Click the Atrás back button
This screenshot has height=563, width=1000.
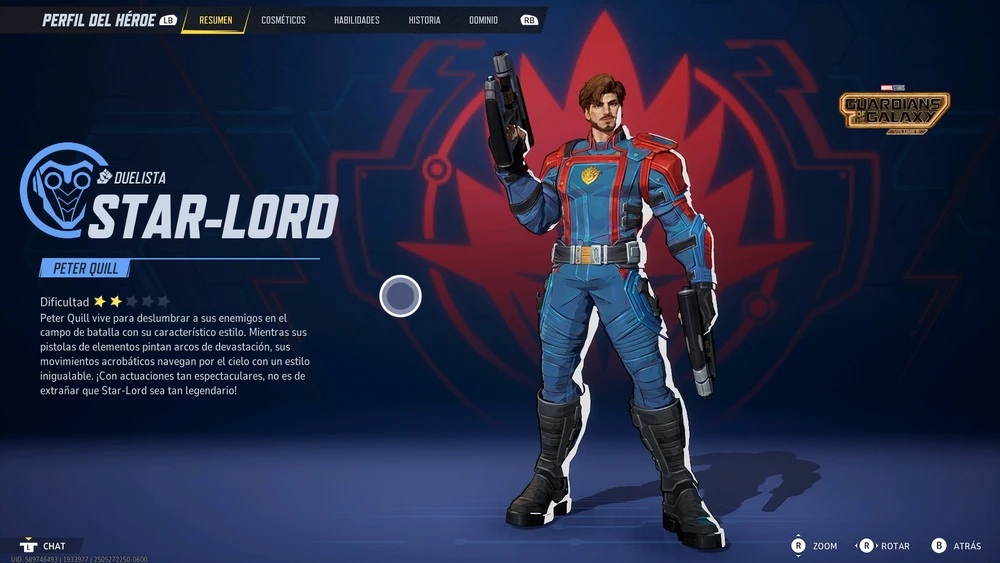[x=957, y=546]
